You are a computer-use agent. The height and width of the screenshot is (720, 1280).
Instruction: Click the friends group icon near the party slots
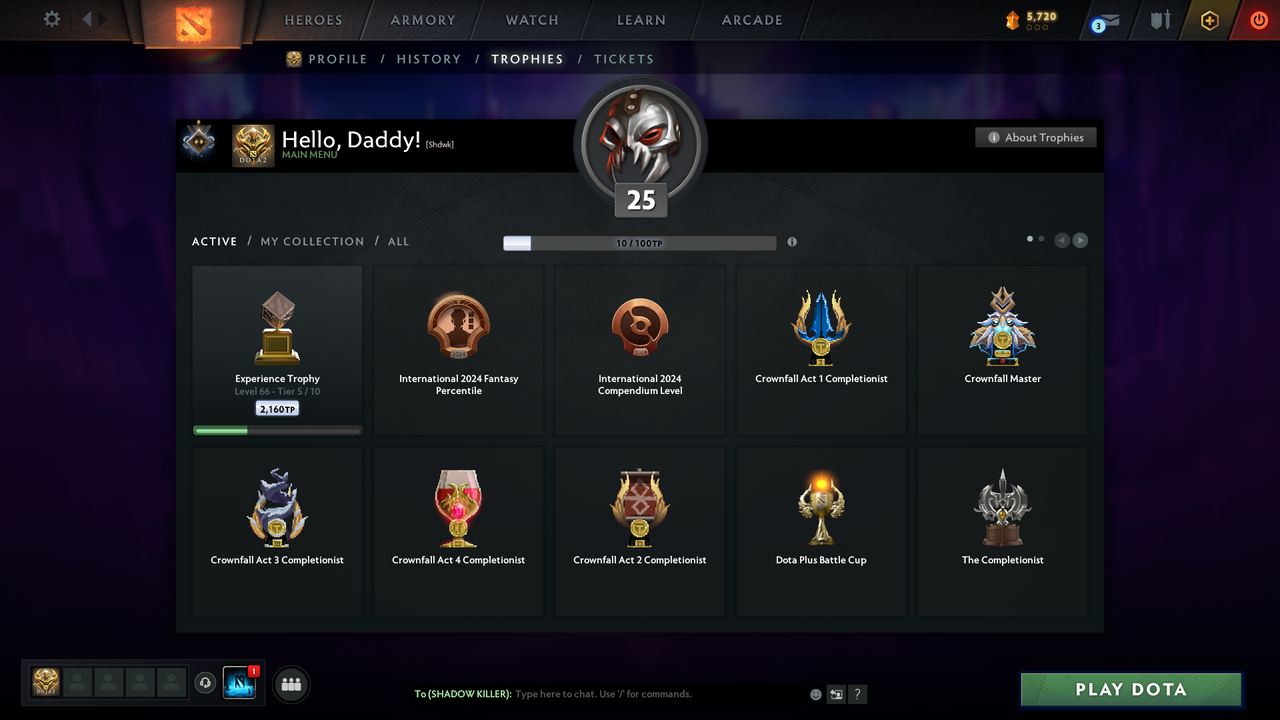(290, 684)
